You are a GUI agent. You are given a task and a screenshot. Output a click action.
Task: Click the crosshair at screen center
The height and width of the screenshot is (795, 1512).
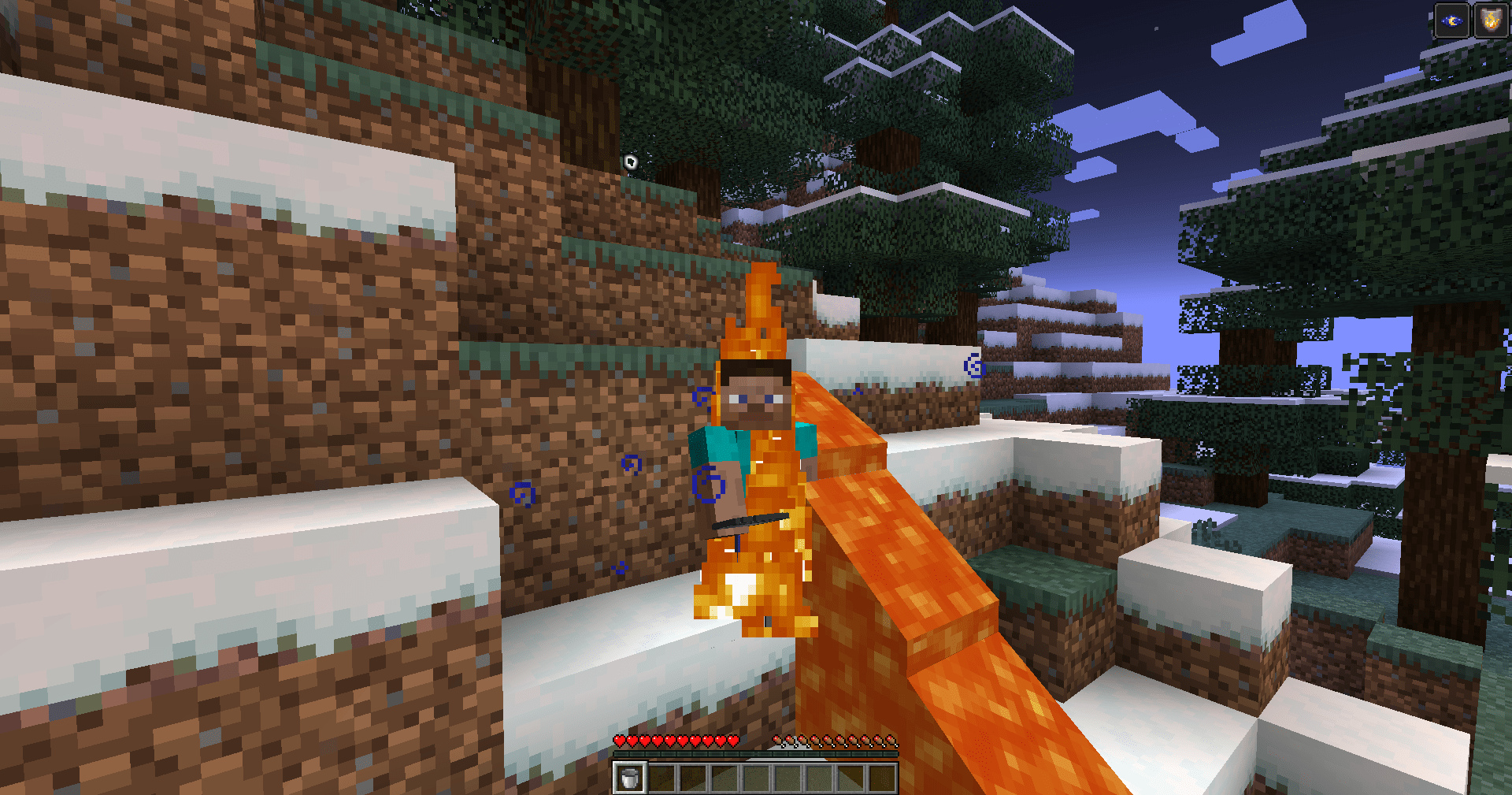click(756, 397)
